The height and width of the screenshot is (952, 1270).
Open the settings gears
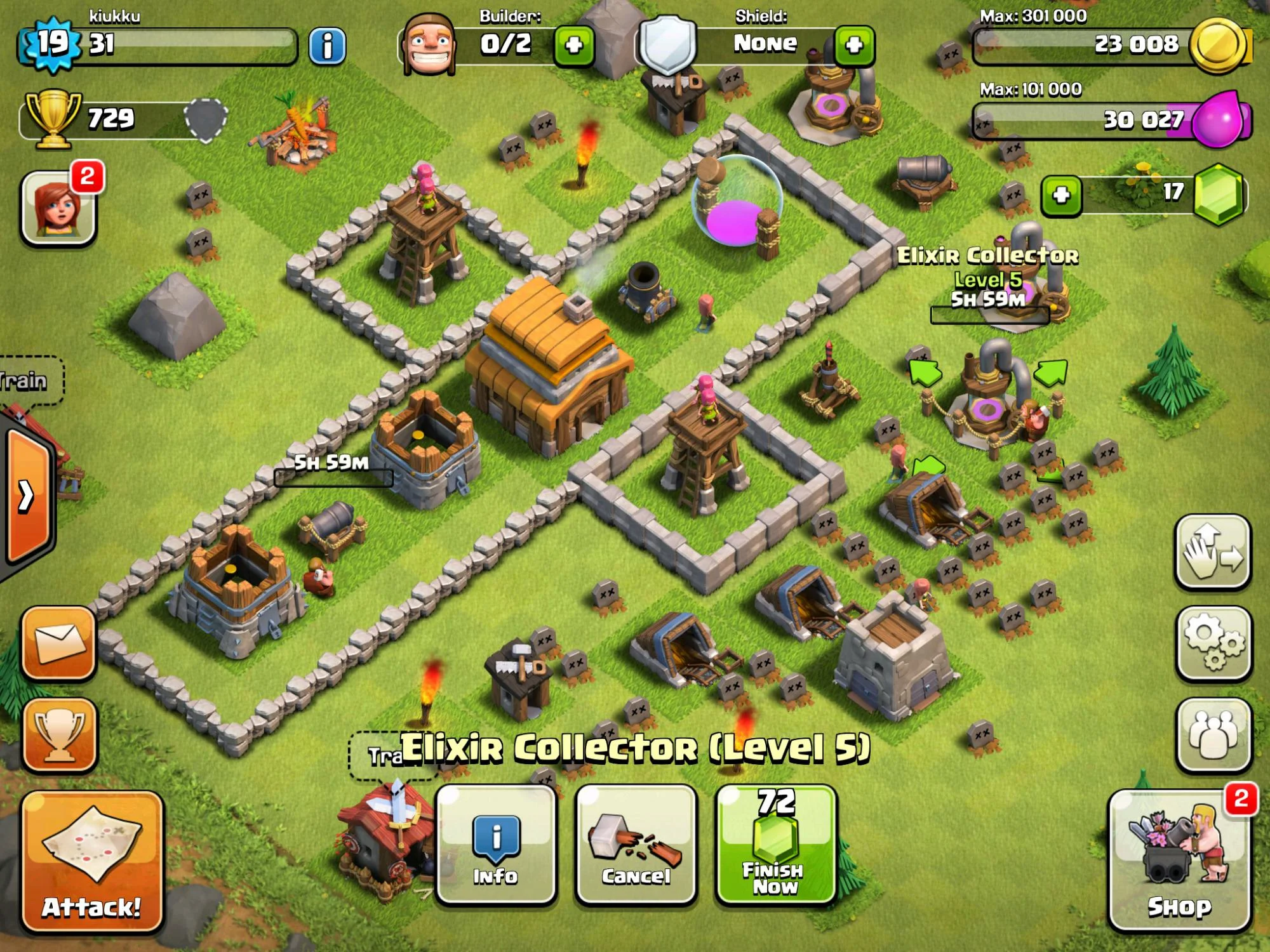point(1213,643)
